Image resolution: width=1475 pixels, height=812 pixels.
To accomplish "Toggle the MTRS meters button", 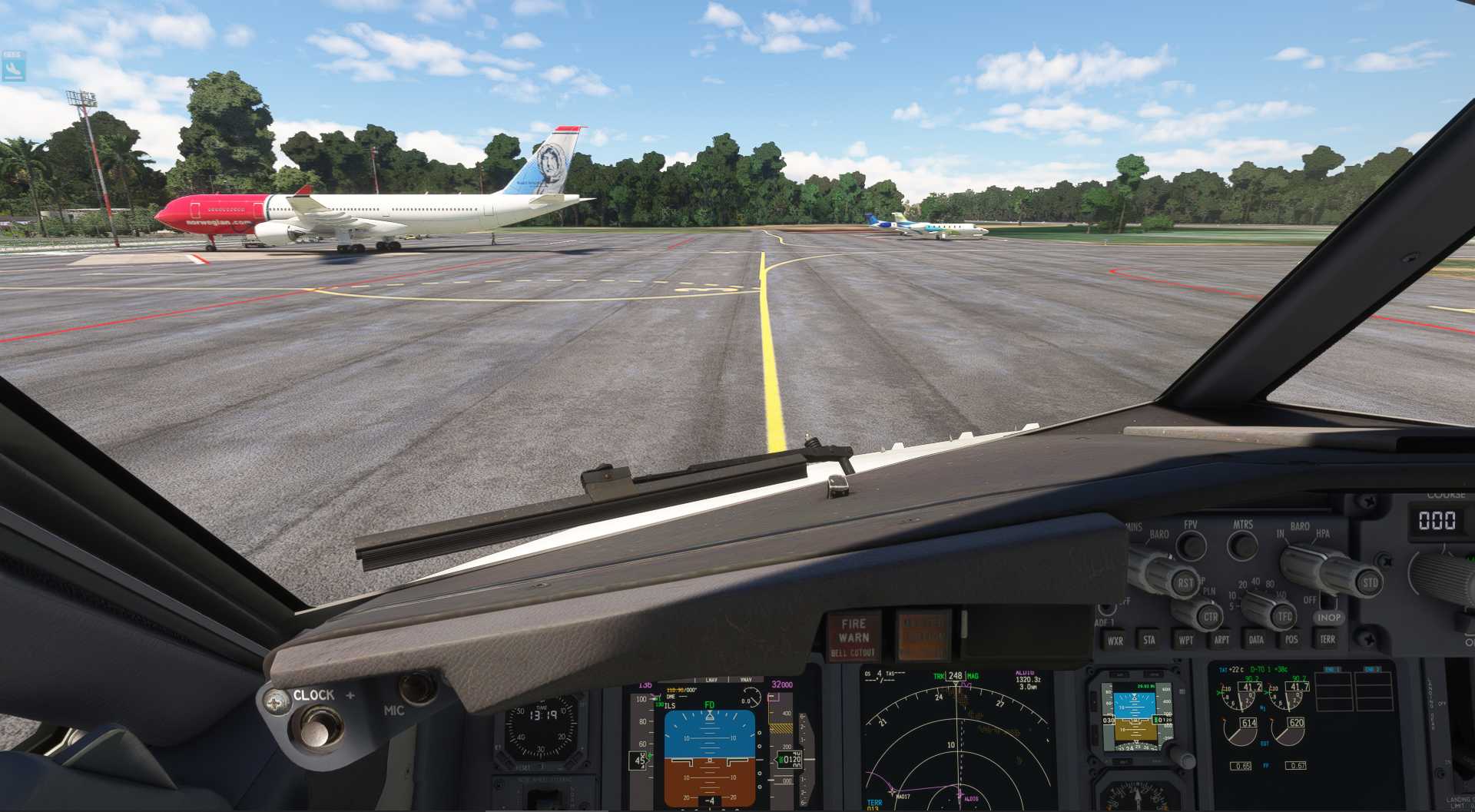I will 1242,545.
